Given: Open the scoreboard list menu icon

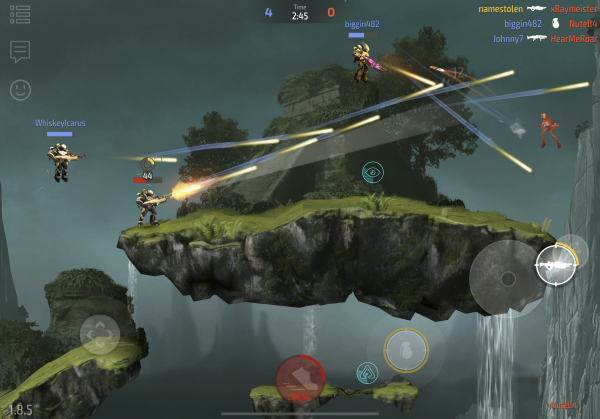Looking at the screenshot, I should 20,14.
